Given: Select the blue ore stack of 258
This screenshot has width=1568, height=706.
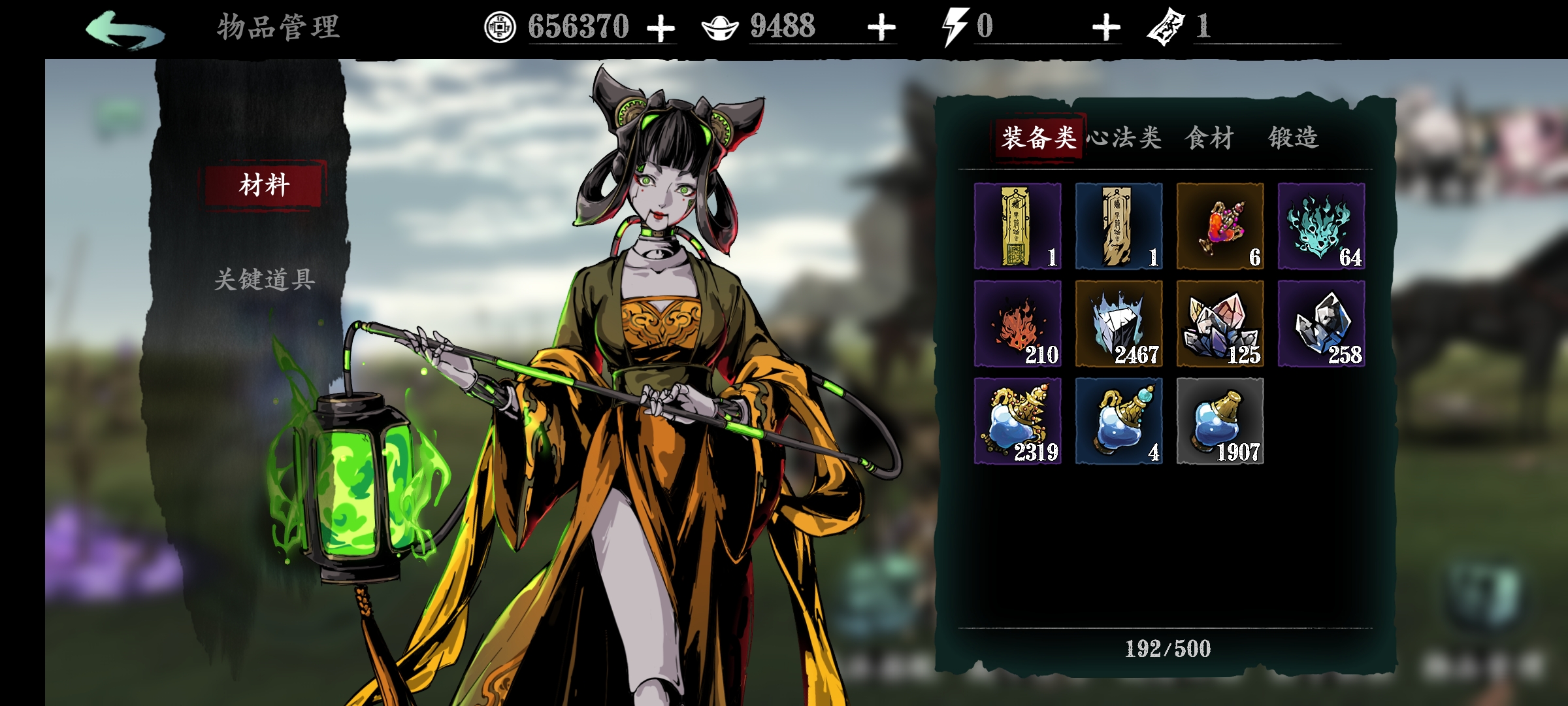Looking at the screenshot, I should tap(1321, 324).
